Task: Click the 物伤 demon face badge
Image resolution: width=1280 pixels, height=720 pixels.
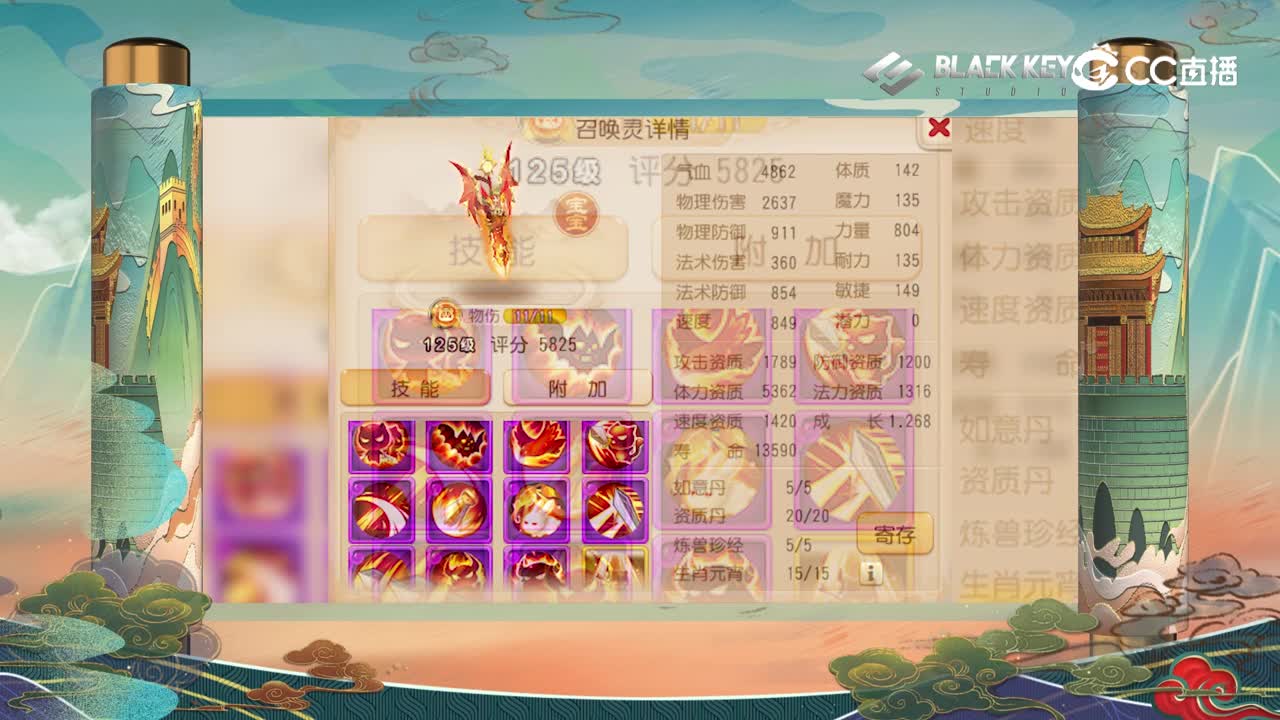Action: point(447,315)
